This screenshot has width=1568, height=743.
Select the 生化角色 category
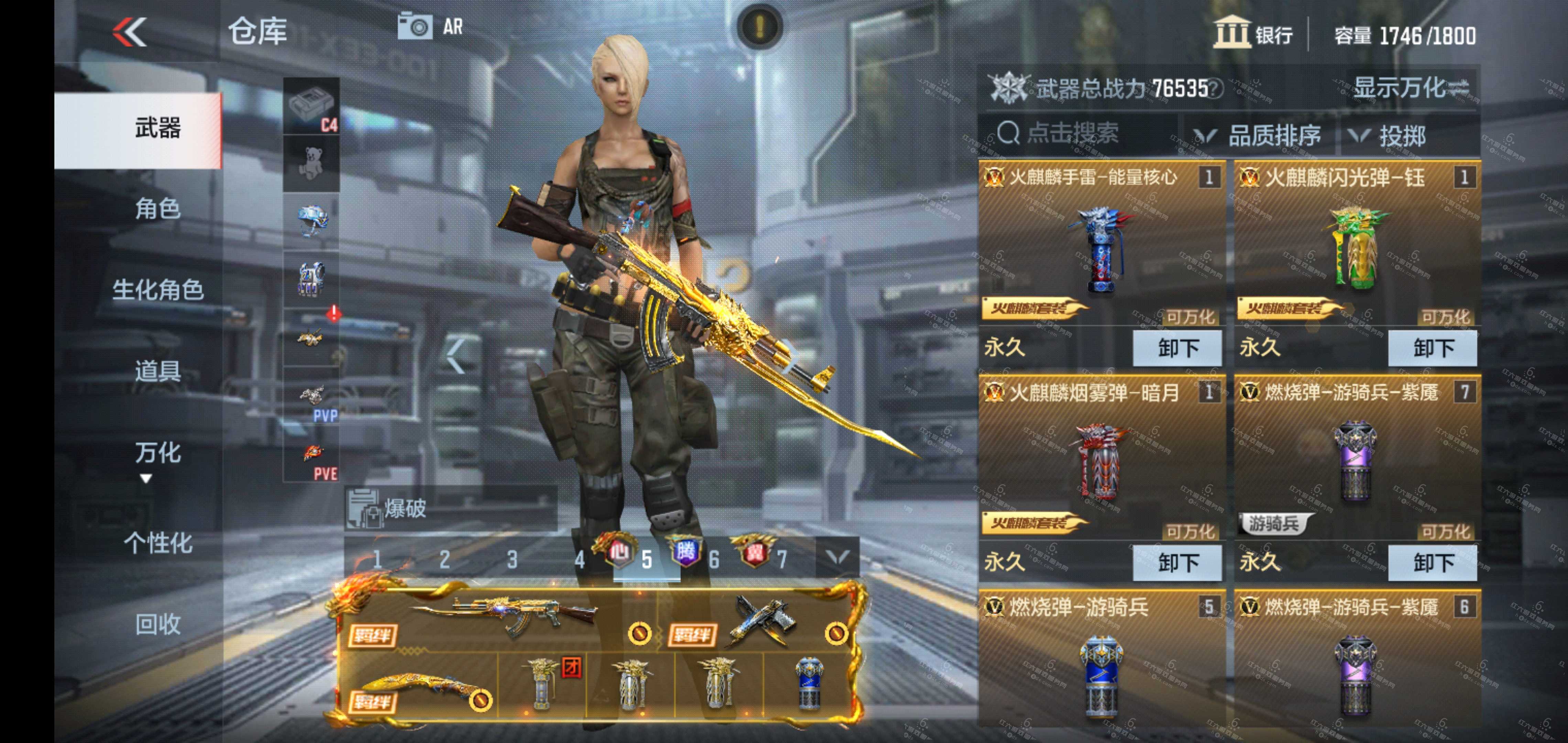(x=157, y=290)
